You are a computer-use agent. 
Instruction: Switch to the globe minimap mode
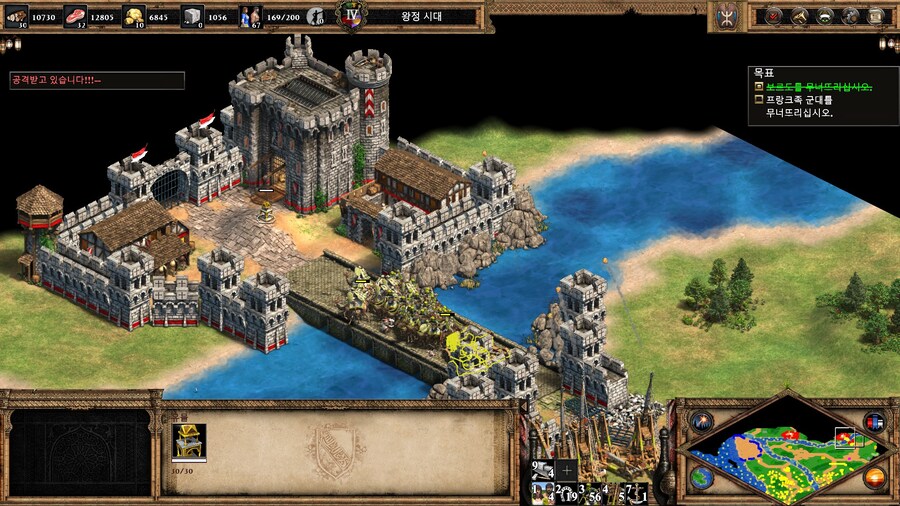699,478
